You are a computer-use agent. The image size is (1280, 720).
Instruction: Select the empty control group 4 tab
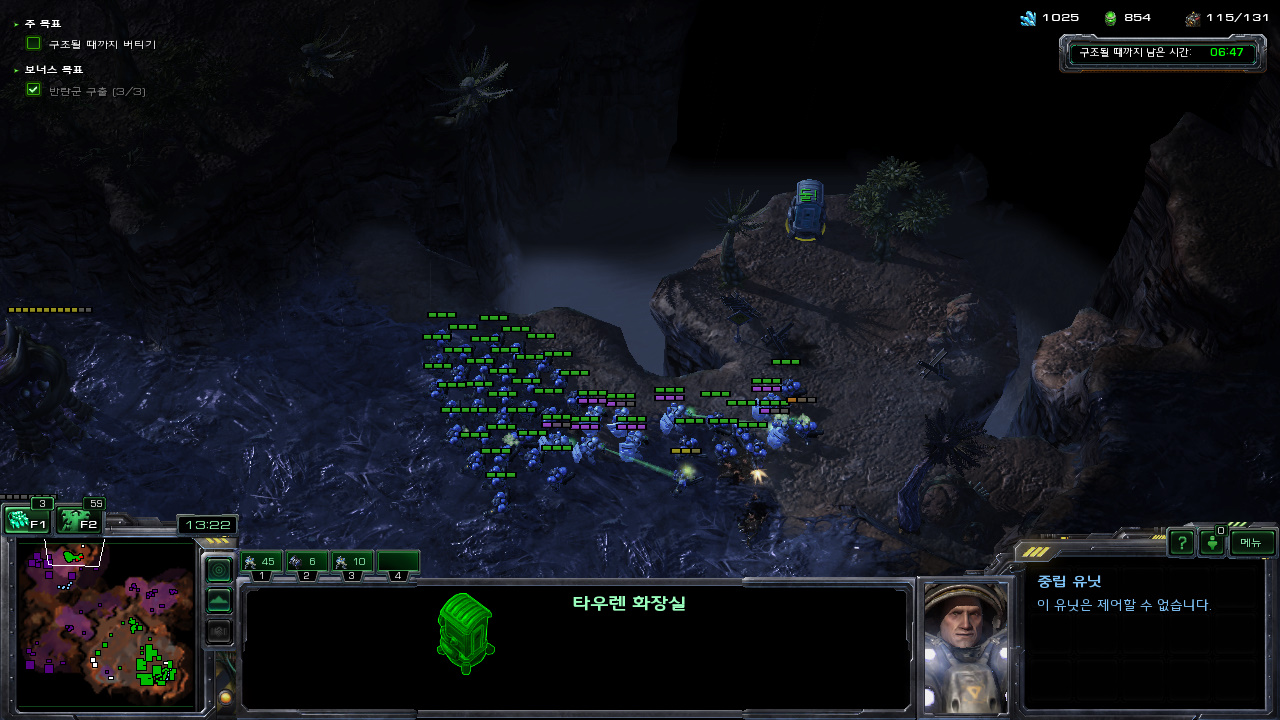398,562
